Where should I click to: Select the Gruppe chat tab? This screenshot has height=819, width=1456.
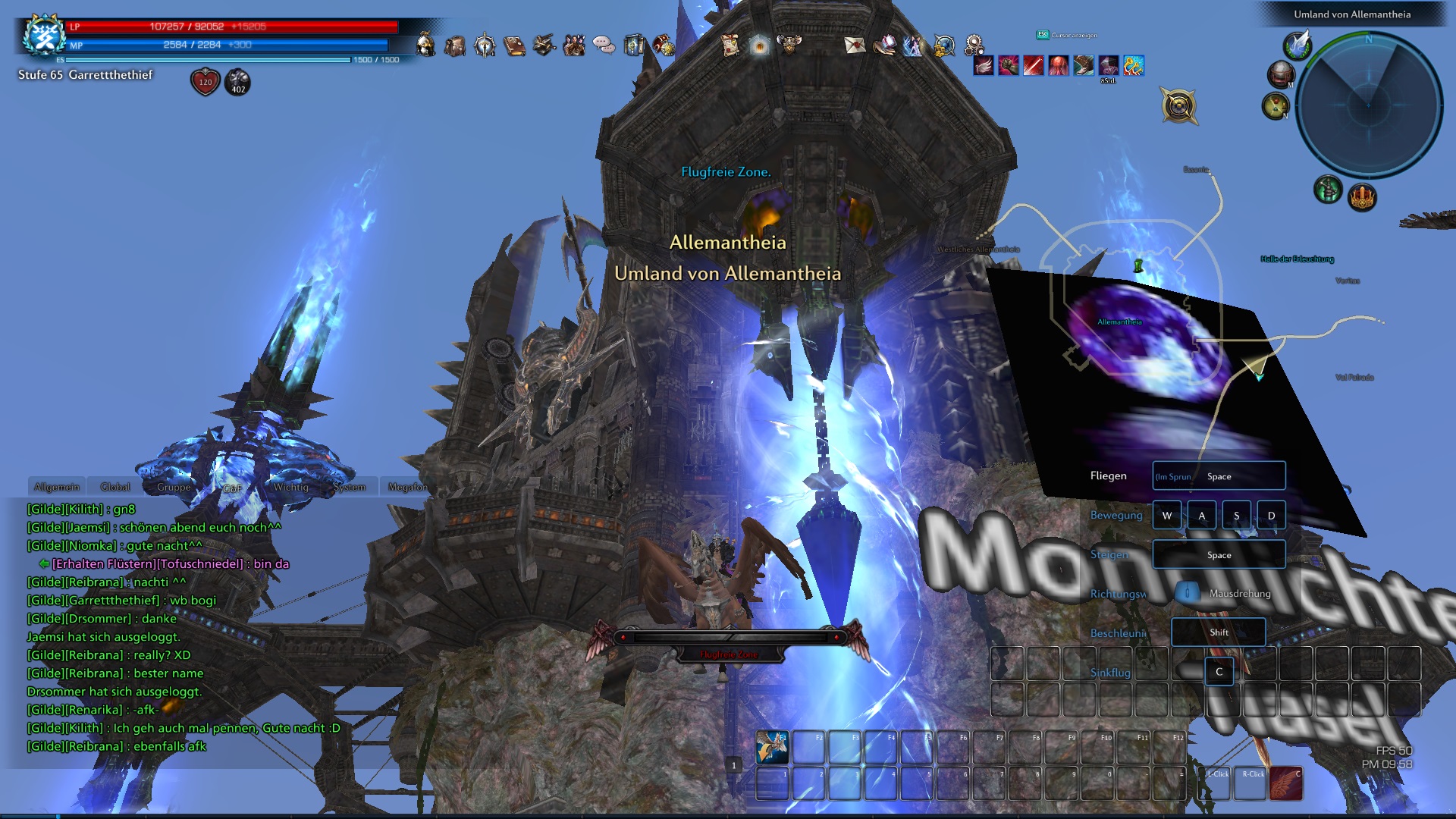pyautogui.click(x=174, y=487)
